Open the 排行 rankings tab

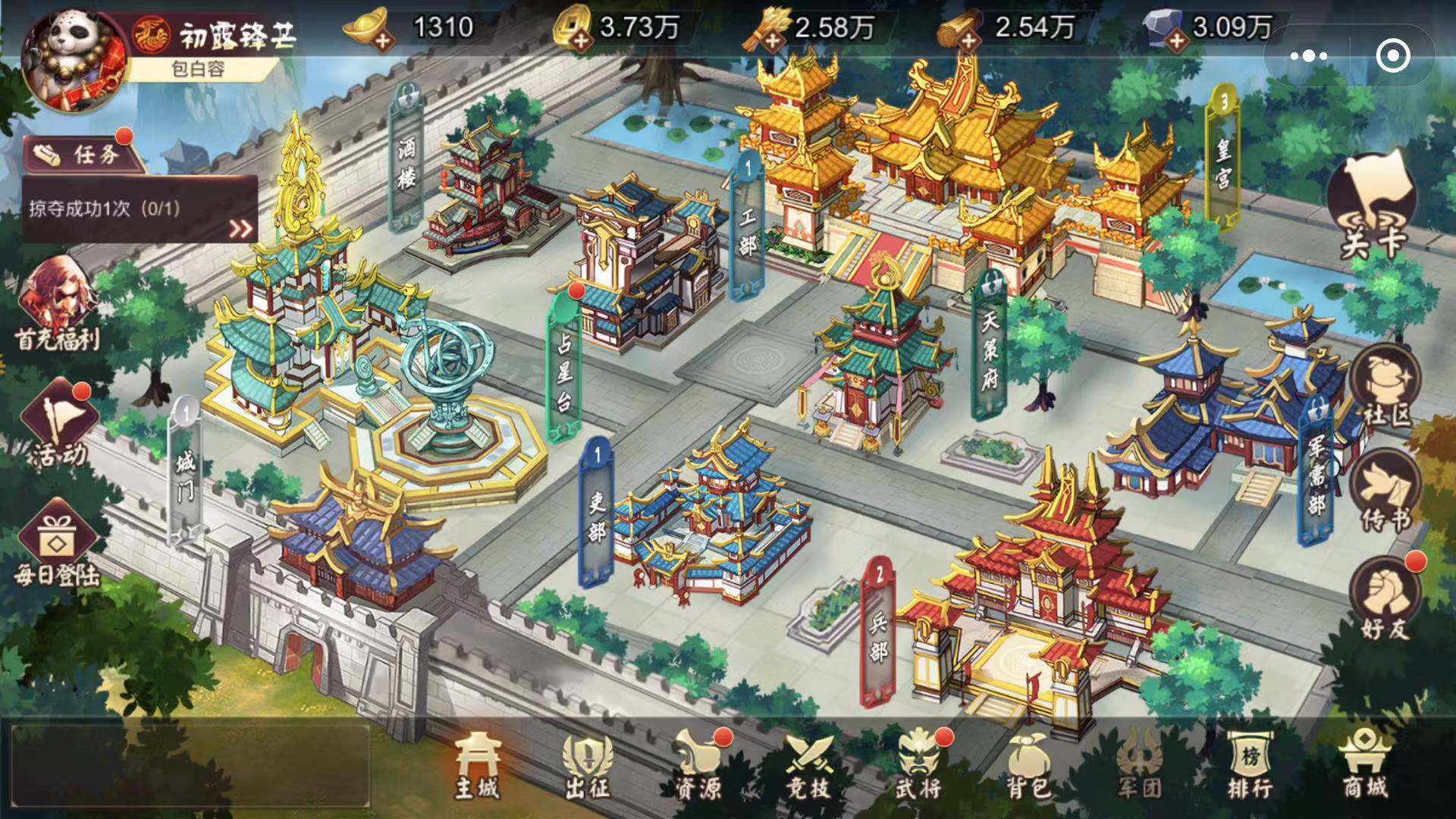(1250, 764)
